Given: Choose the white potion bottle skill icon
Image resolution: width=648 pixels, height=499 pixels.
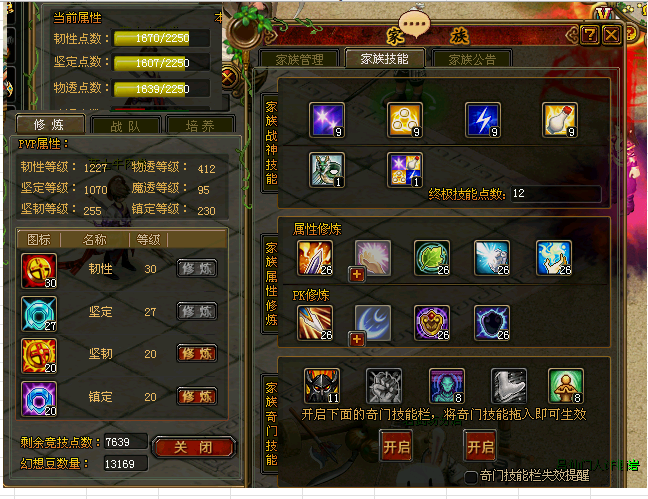Looking at the screenshot, I should coord(560,119).
